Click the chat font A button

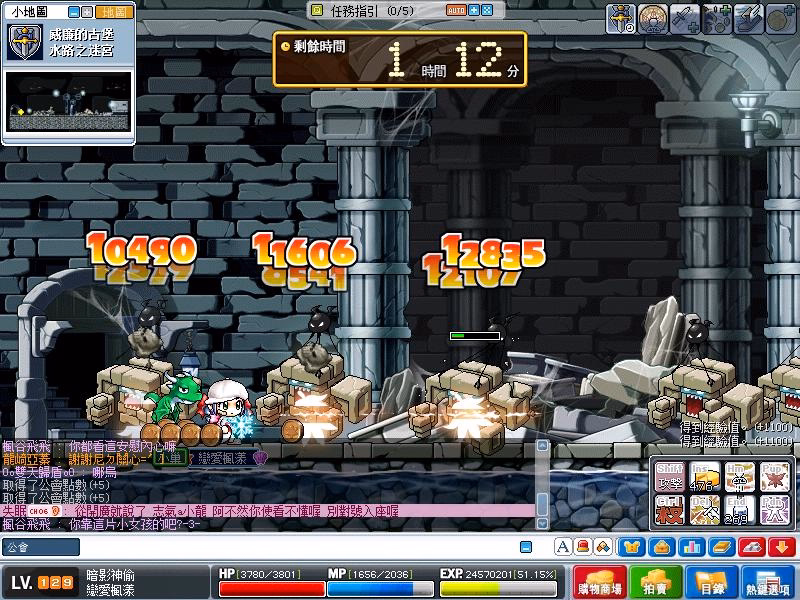563,547
